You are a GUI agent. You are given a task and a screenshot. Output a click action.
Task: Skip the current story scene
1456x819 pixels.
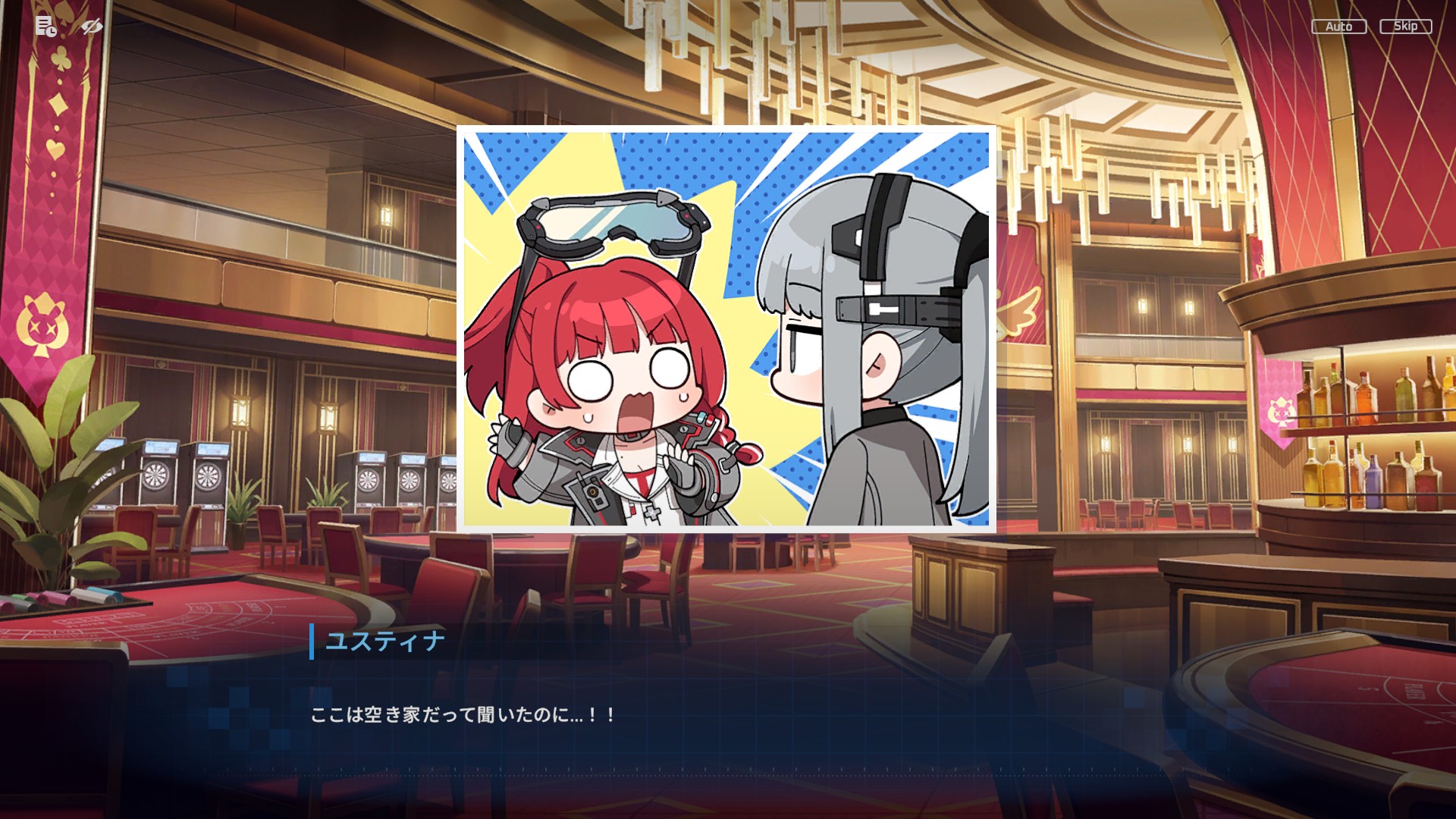(1405, 26)
